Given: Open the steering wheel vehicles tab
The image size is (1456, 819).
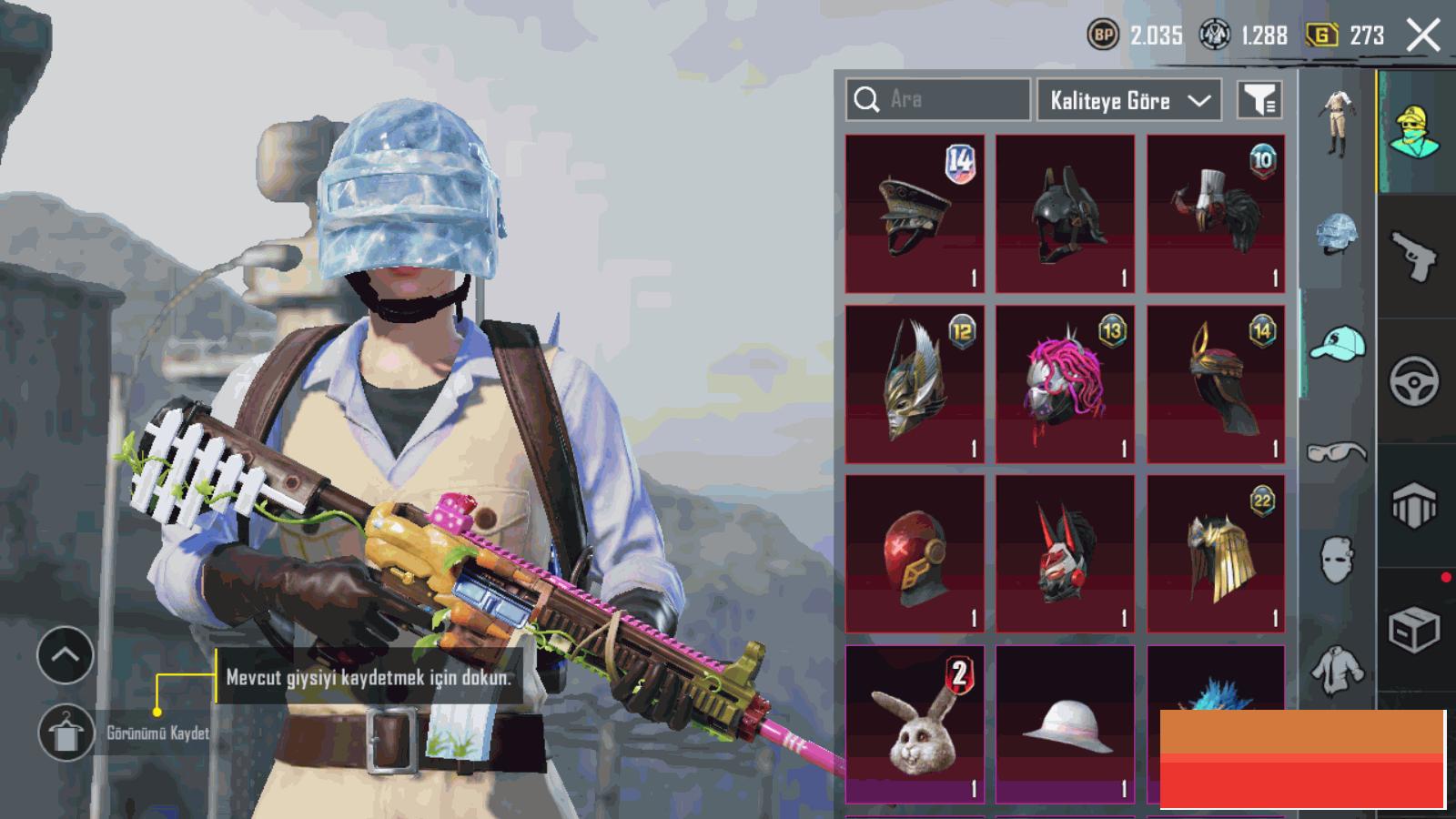Looking at the screenshot, I should [1414, 380].
